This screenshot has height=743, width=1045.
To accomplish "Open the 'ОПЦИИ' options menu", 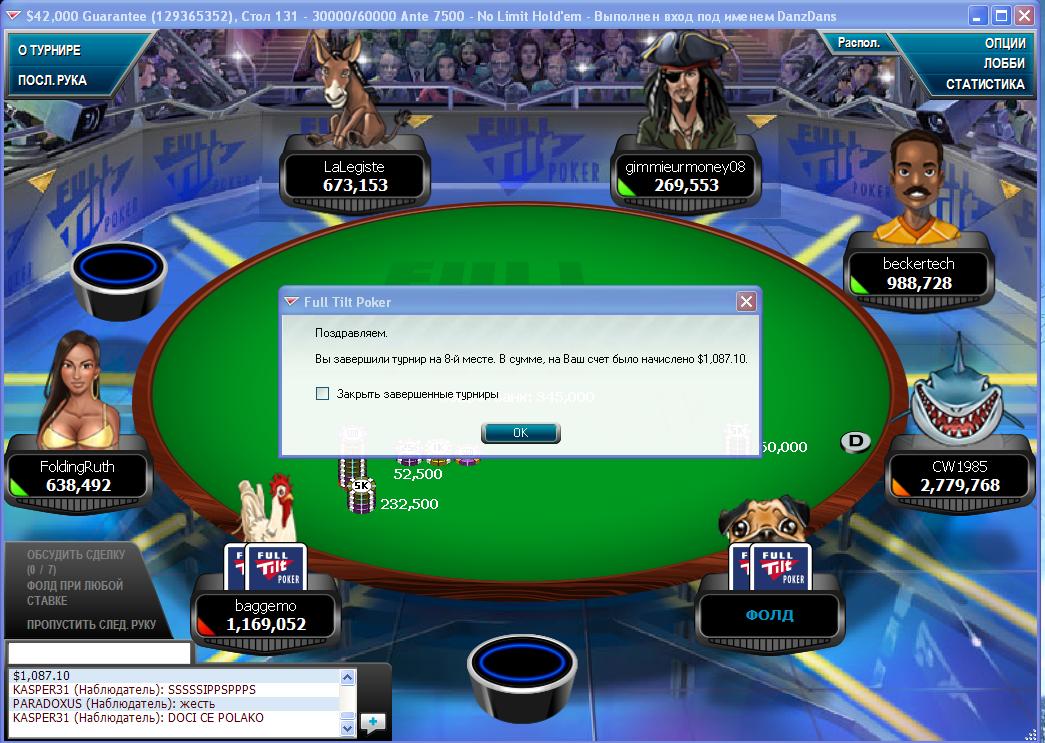I will (1004, 43).
